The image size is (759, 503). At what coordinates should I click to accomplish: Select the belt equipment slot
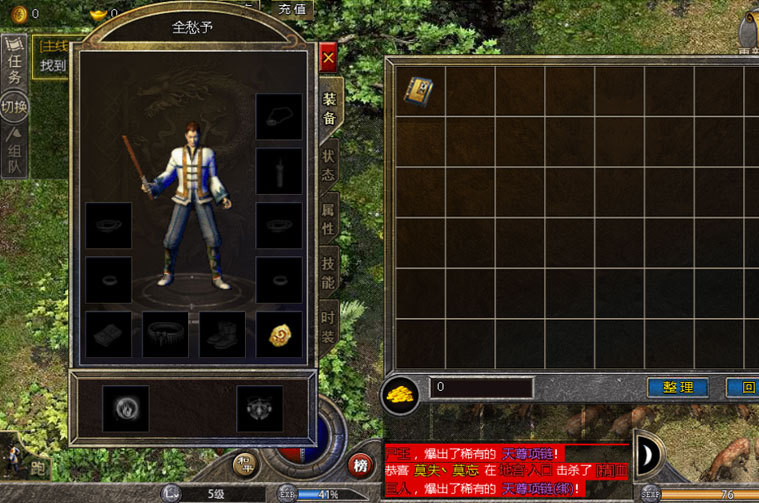(x=165, y=335)
